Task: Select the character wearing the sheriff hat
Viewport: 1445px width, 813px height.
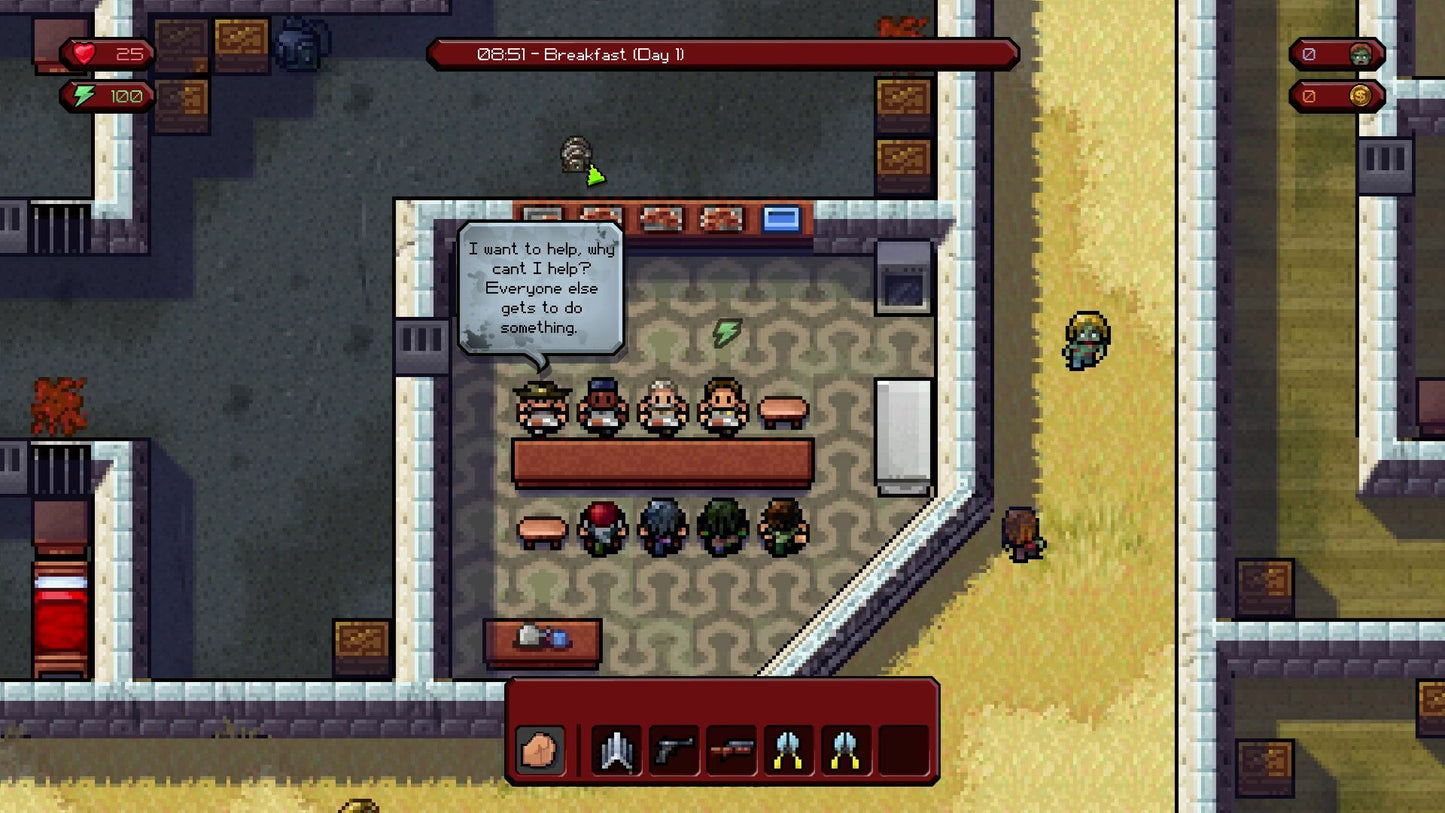Action: (539, 408)
